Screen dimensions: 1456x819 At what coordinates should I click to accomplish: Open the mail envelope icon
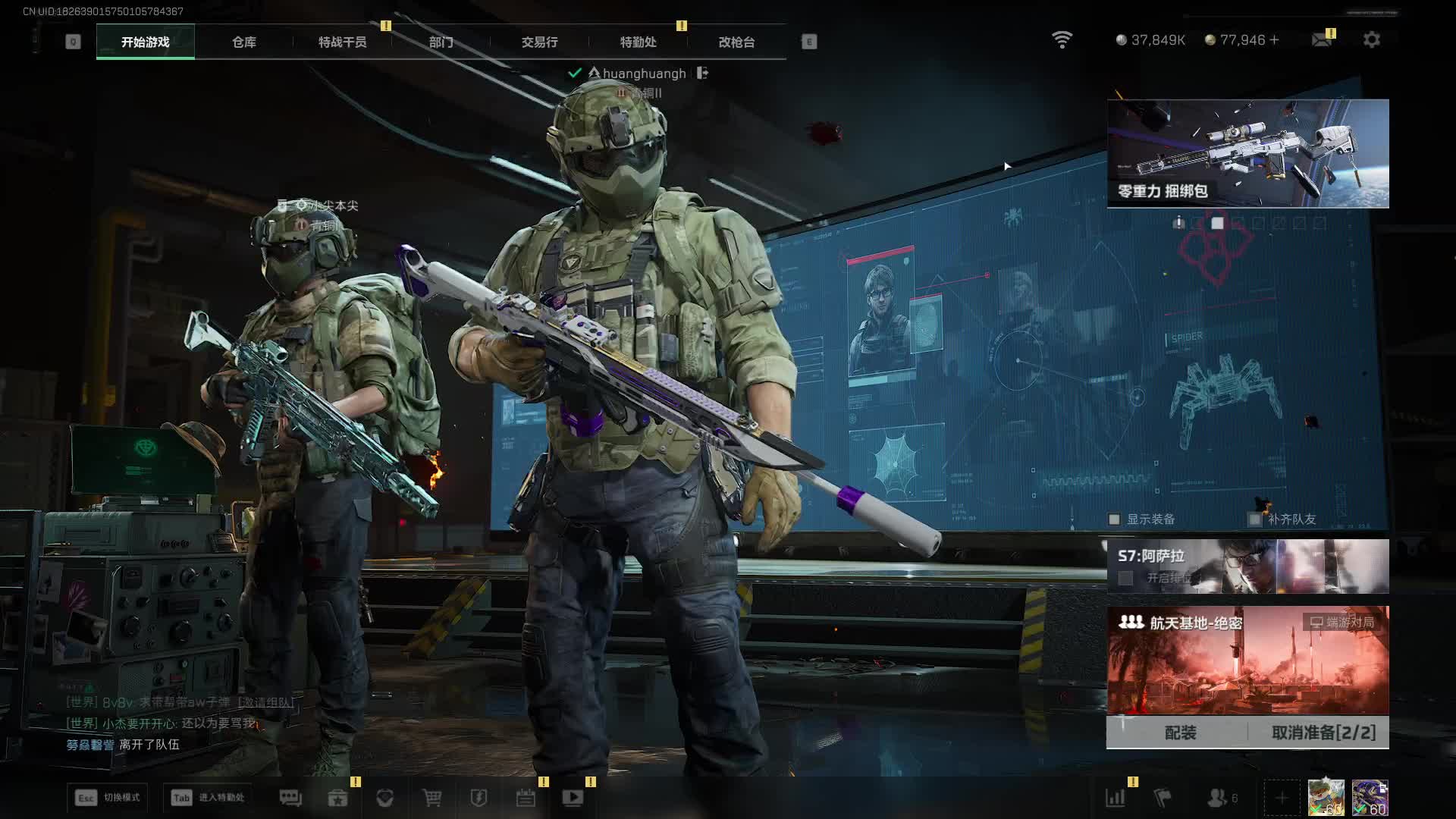tap(1322, 39)
